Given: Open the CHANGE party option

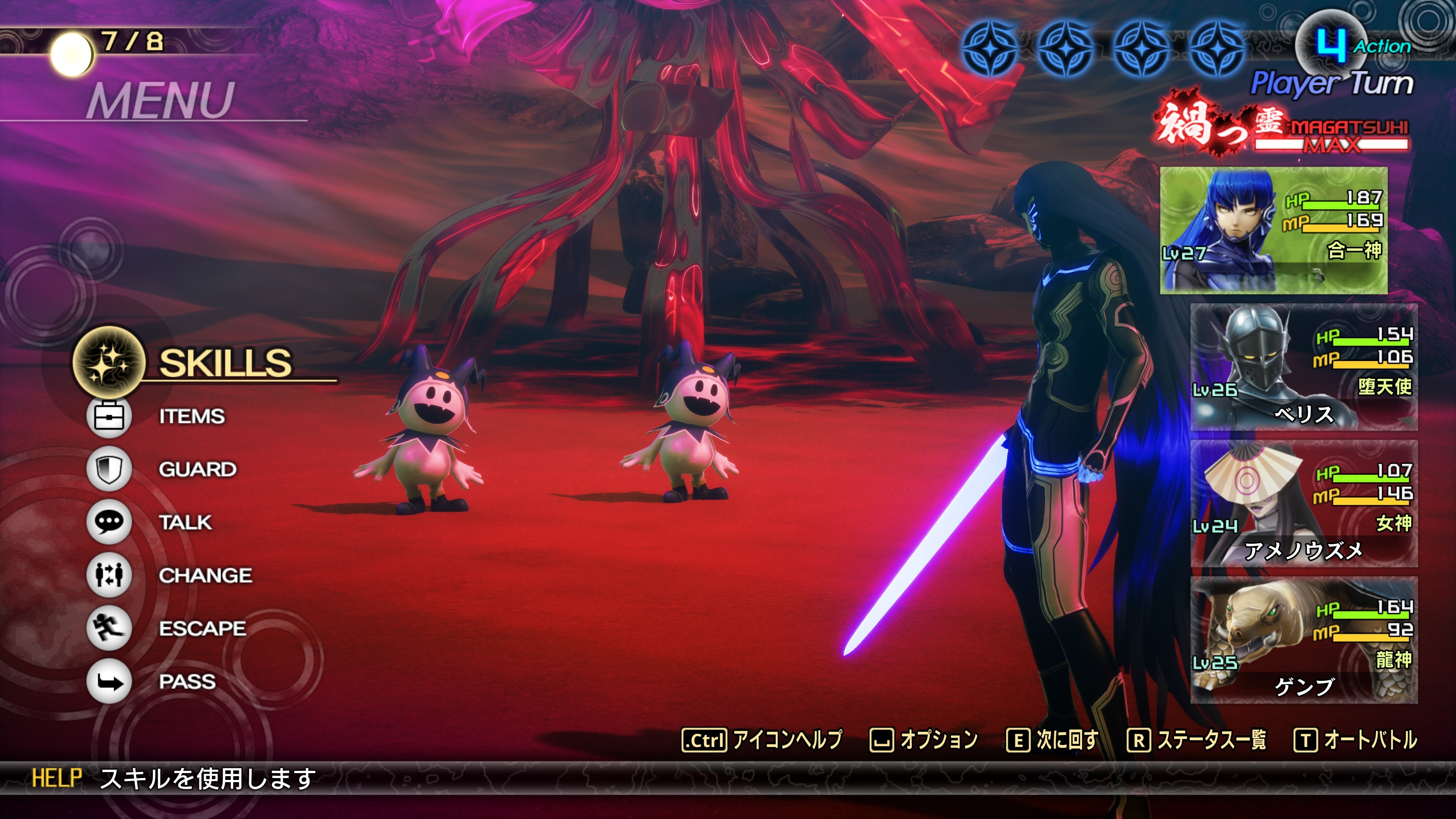Looking at the screenshot, I should point(205,576).
